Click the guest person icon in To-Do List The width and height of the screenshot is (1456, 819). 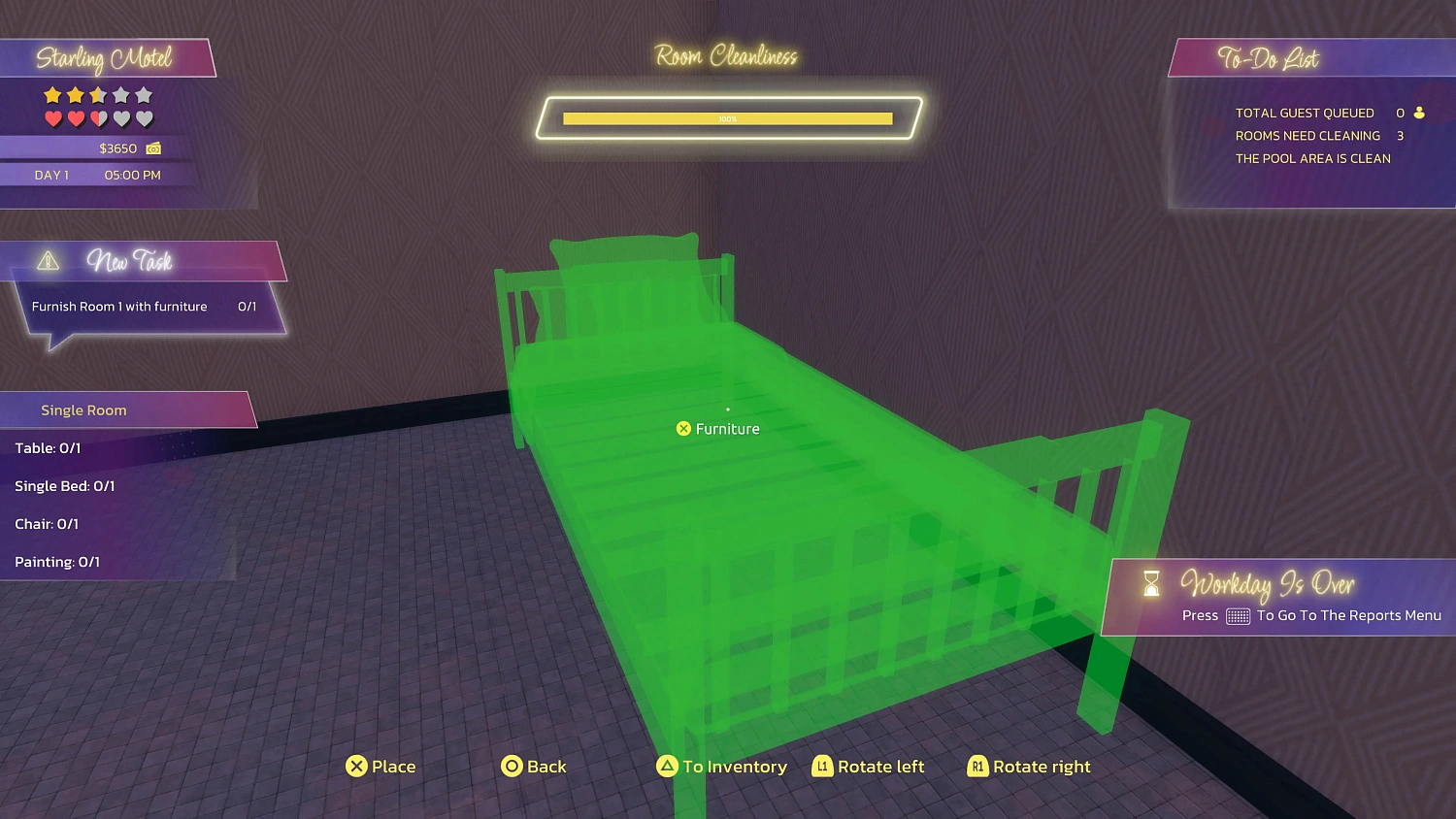pyautogui.click(x=1419, y=113)
